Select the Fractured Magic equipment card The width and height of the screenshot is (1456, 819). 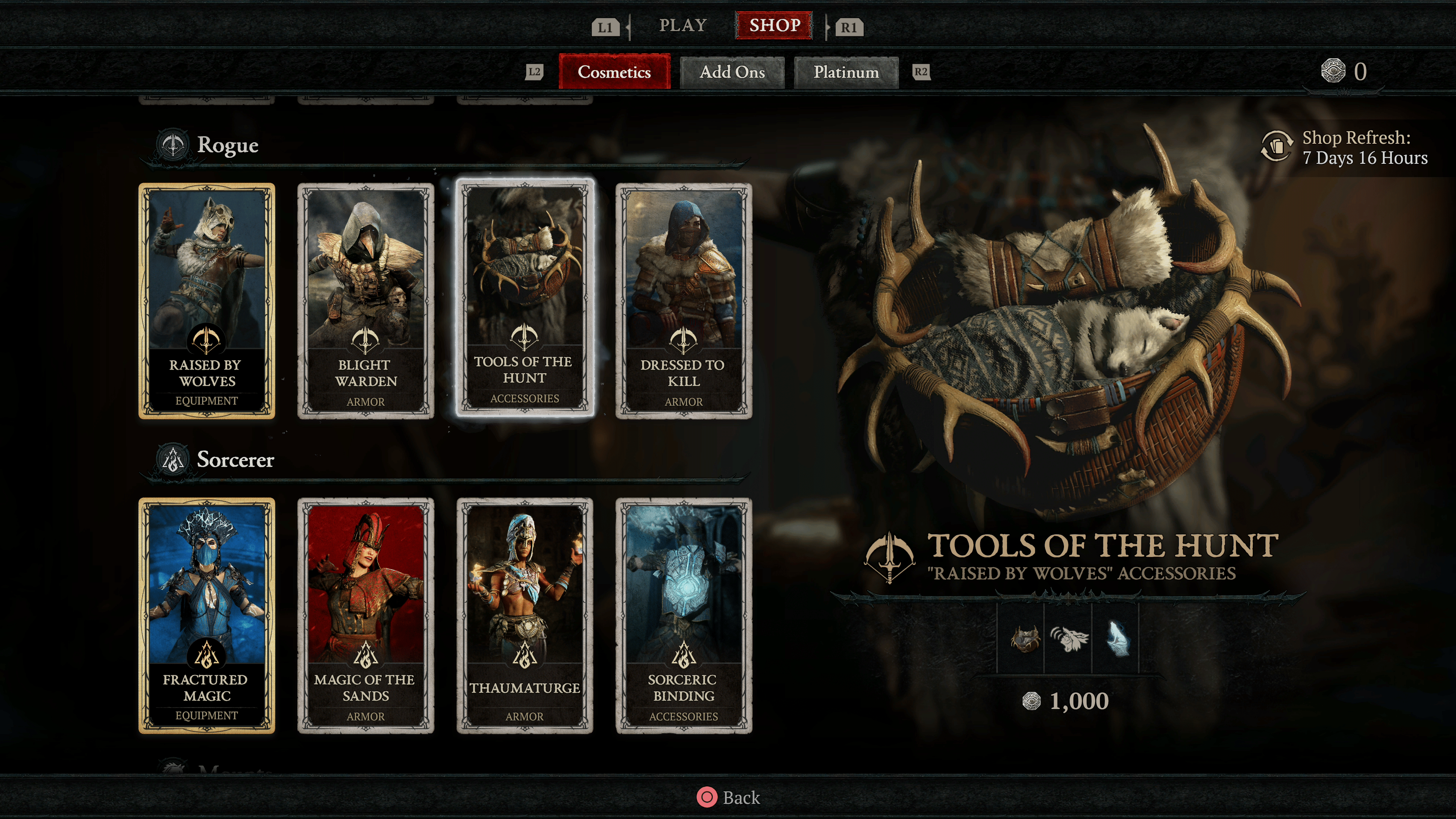coord(207,615)
